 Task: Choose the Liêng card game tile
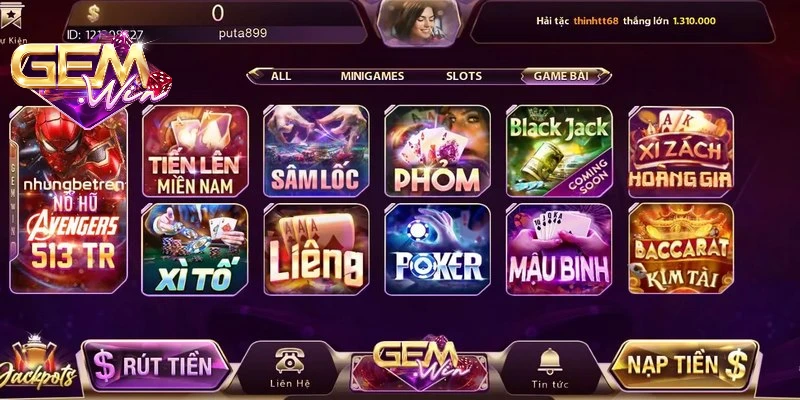pyautogui.click(x=316, y=250)
